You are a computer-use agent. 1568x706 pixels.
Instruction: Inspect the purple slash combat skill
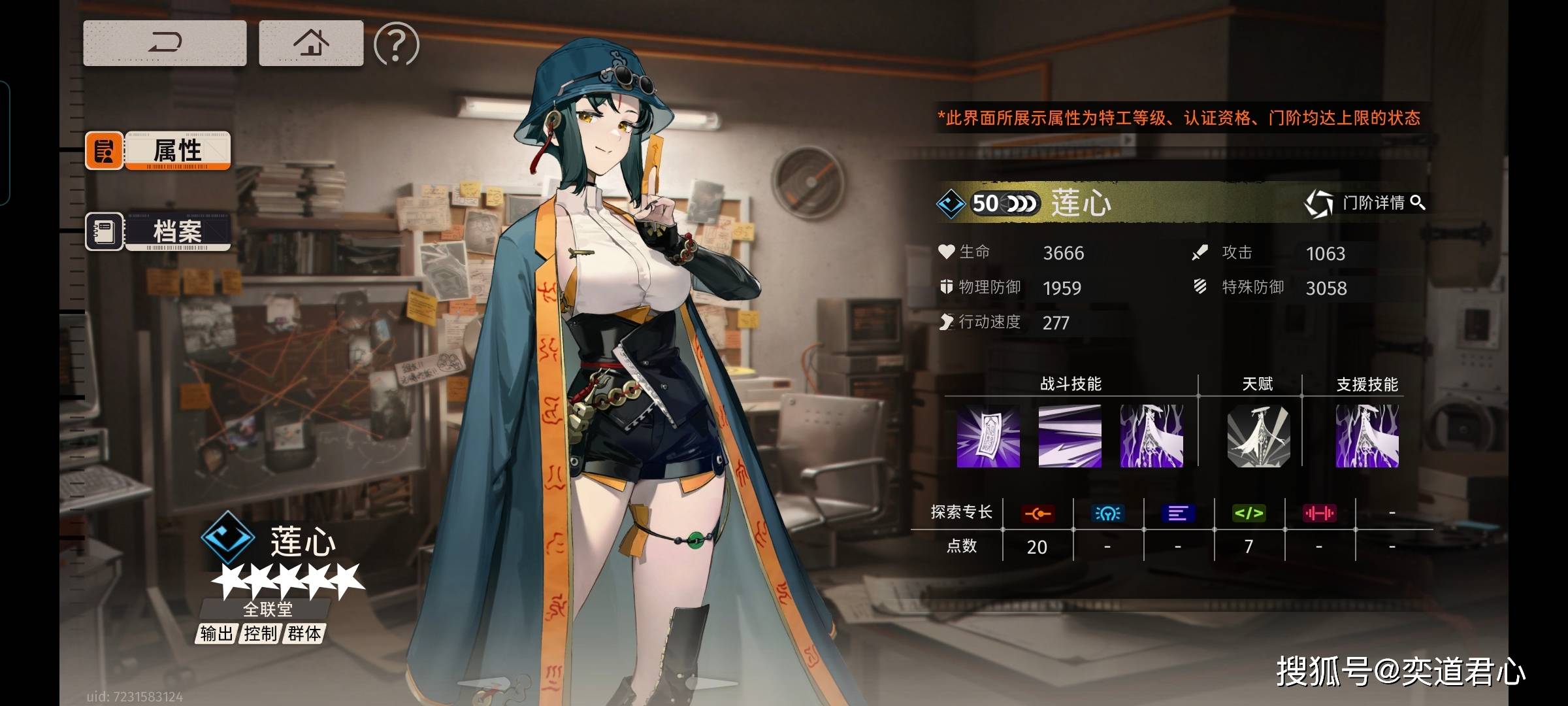[1070, 436]
